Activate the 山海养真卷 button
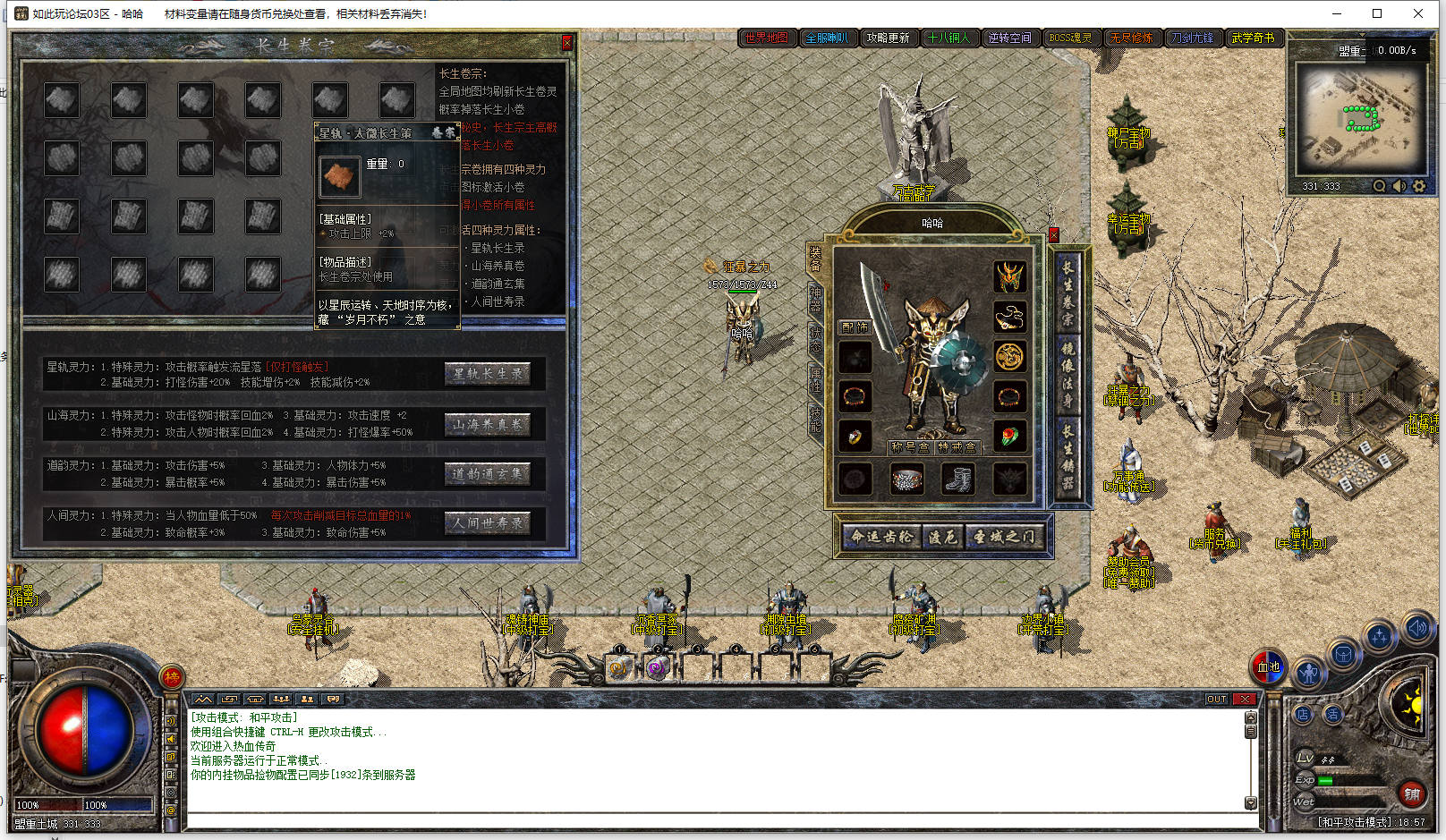Viewport: 1446px width, 840px height. (x=487, y=424)
